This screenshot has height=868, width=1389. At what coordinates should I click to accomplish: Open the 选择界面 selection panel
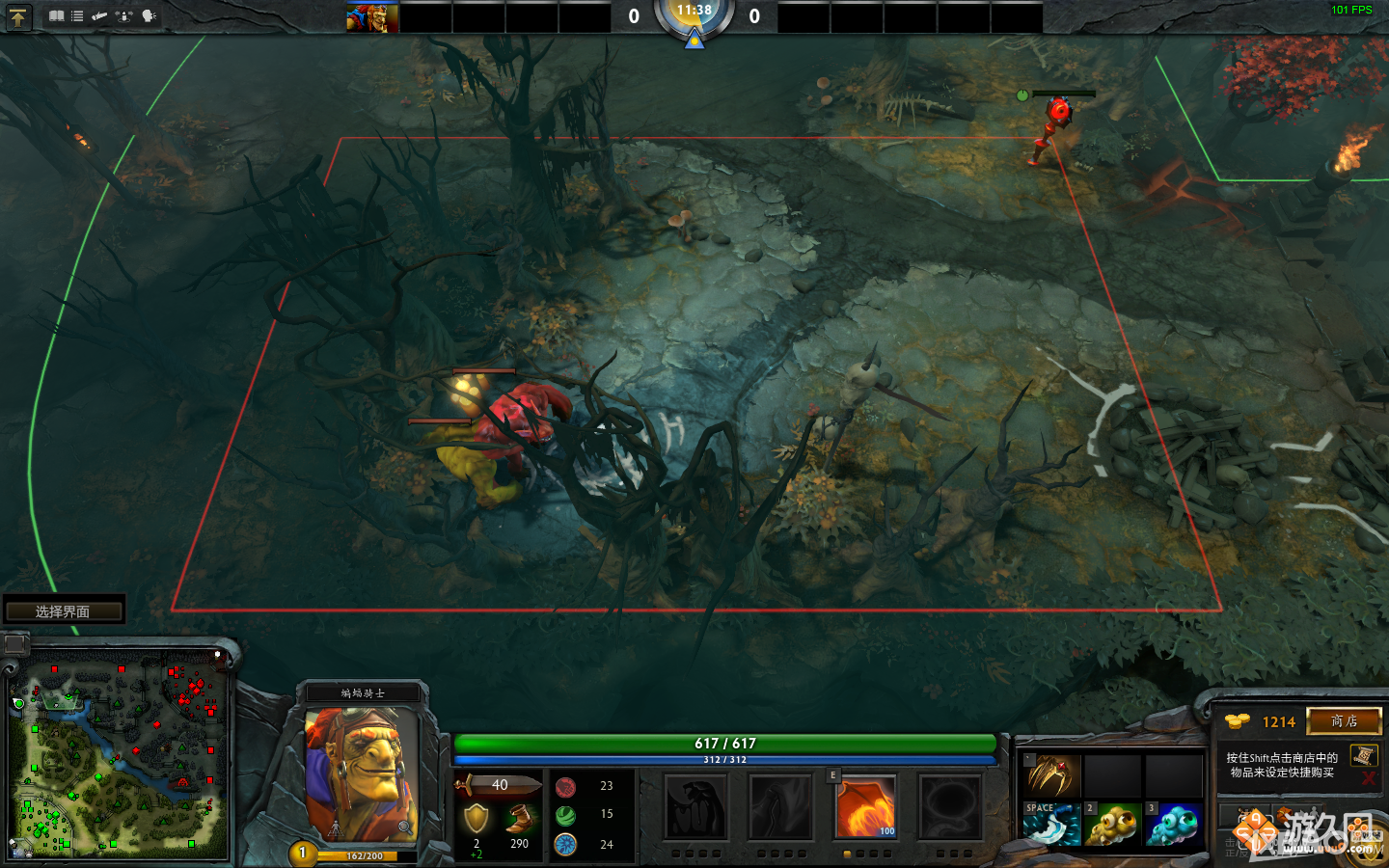64,610
